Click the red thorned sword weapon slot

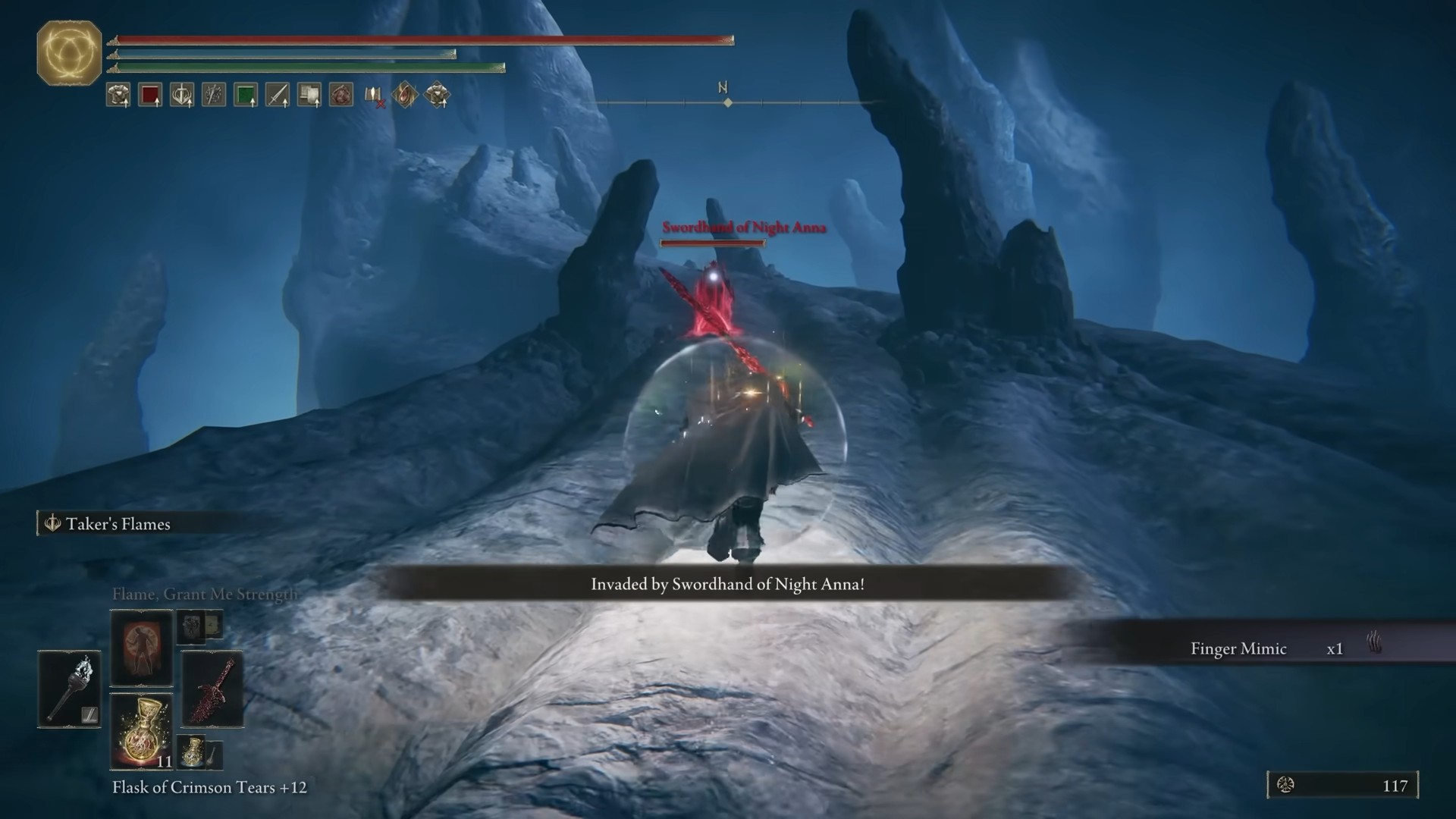coord(212,689)
